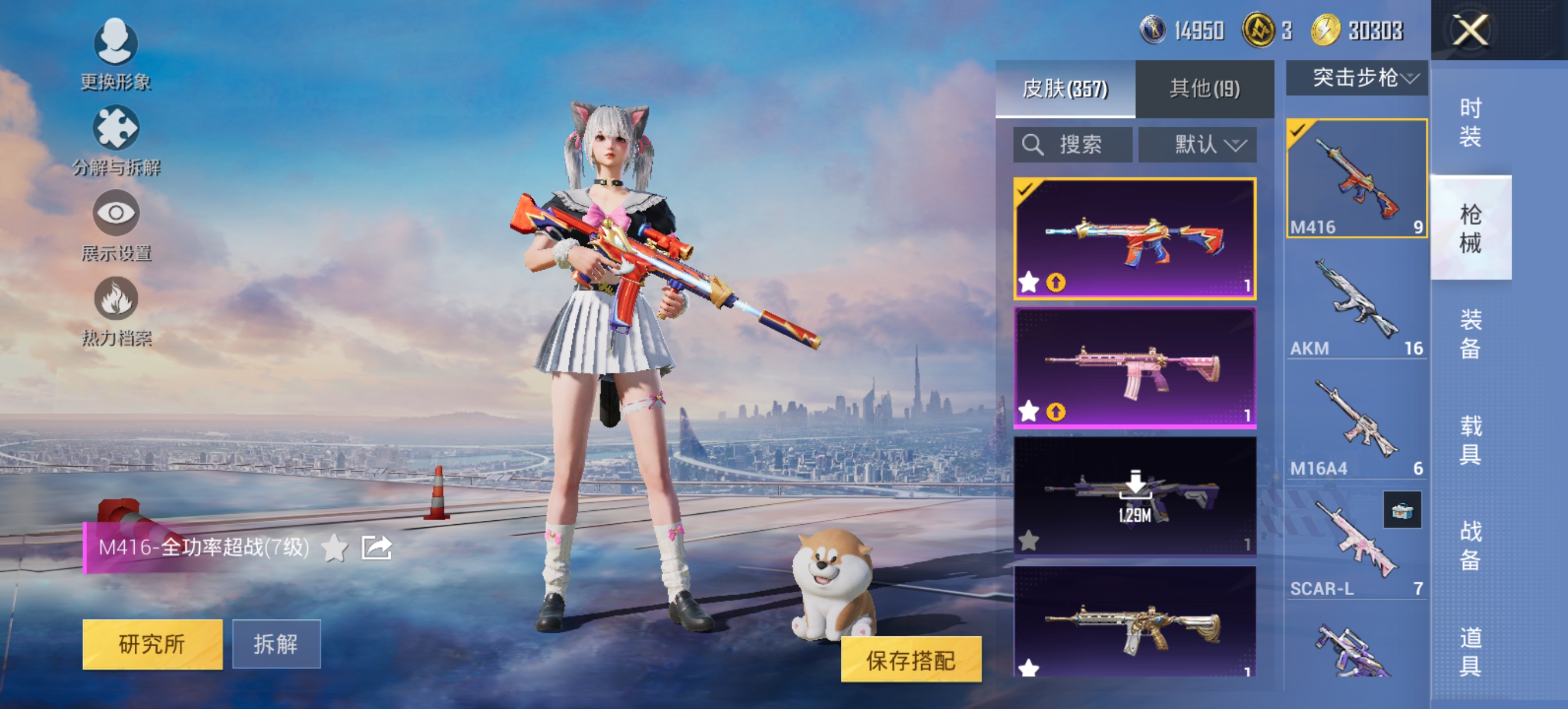Tap the search magnifier to find skins
Viewport: 1568px width, 709px height.
(1033, 144)
